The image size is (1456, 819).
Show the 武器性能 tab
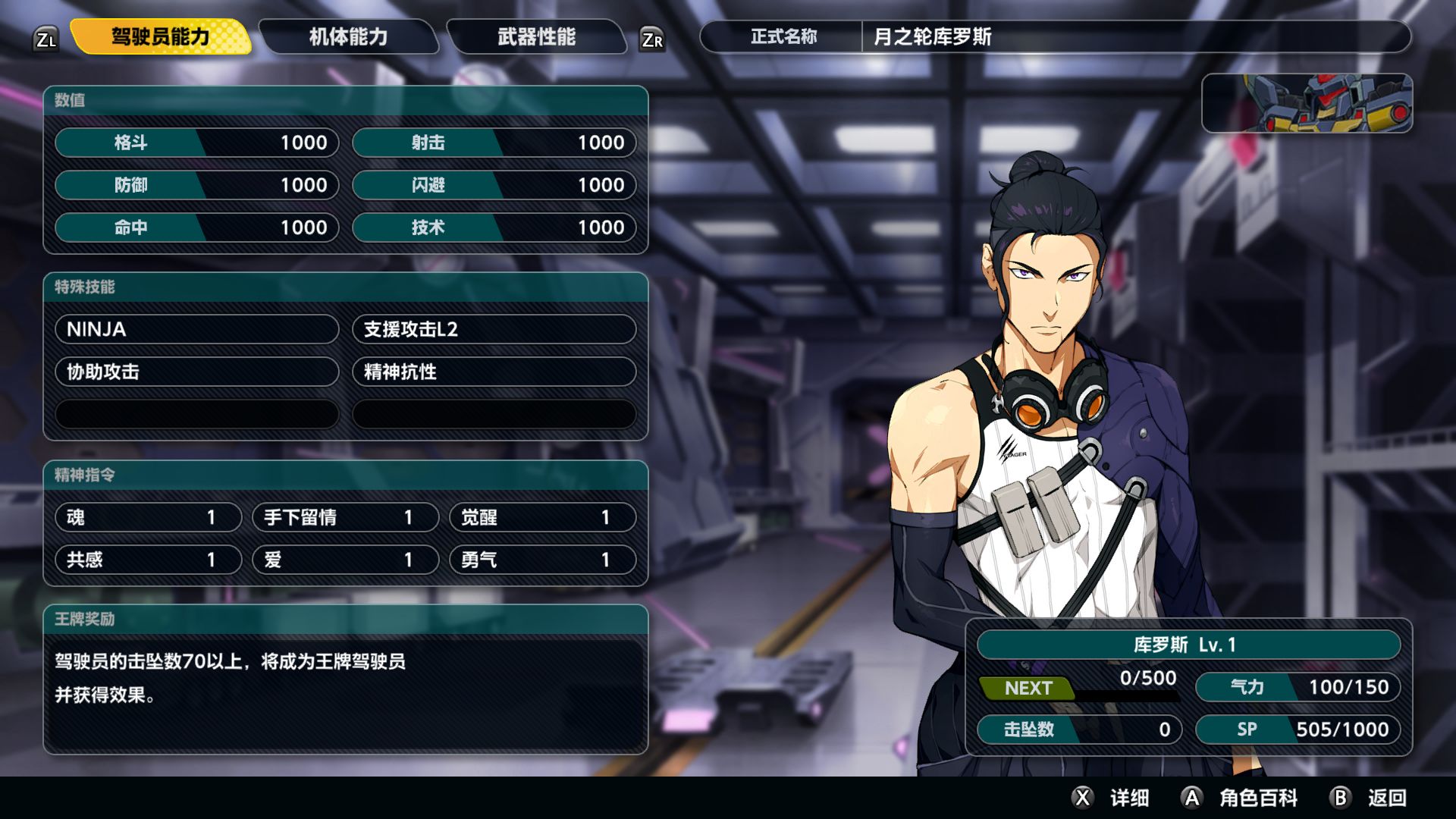[536, 37]
